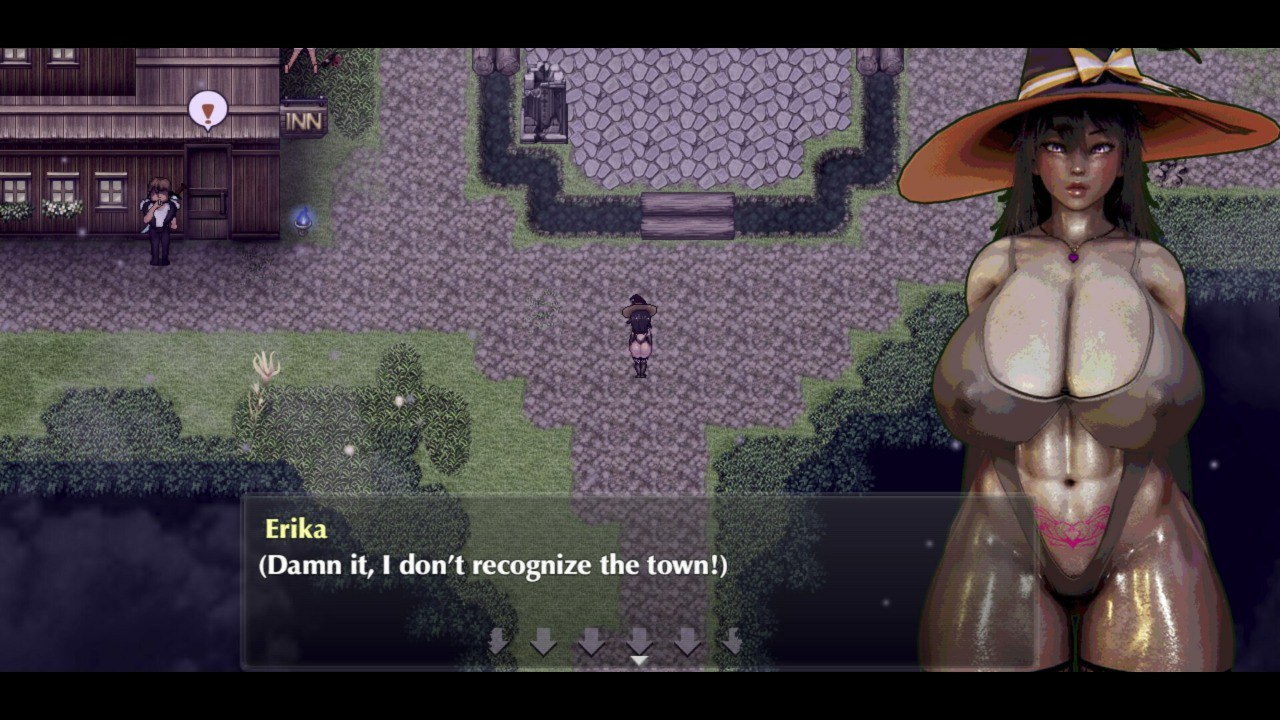This screenshot has width=1280, height=720.
Task: Click the exclamation speech bubble above the NPC
Action: coord(207,110)
